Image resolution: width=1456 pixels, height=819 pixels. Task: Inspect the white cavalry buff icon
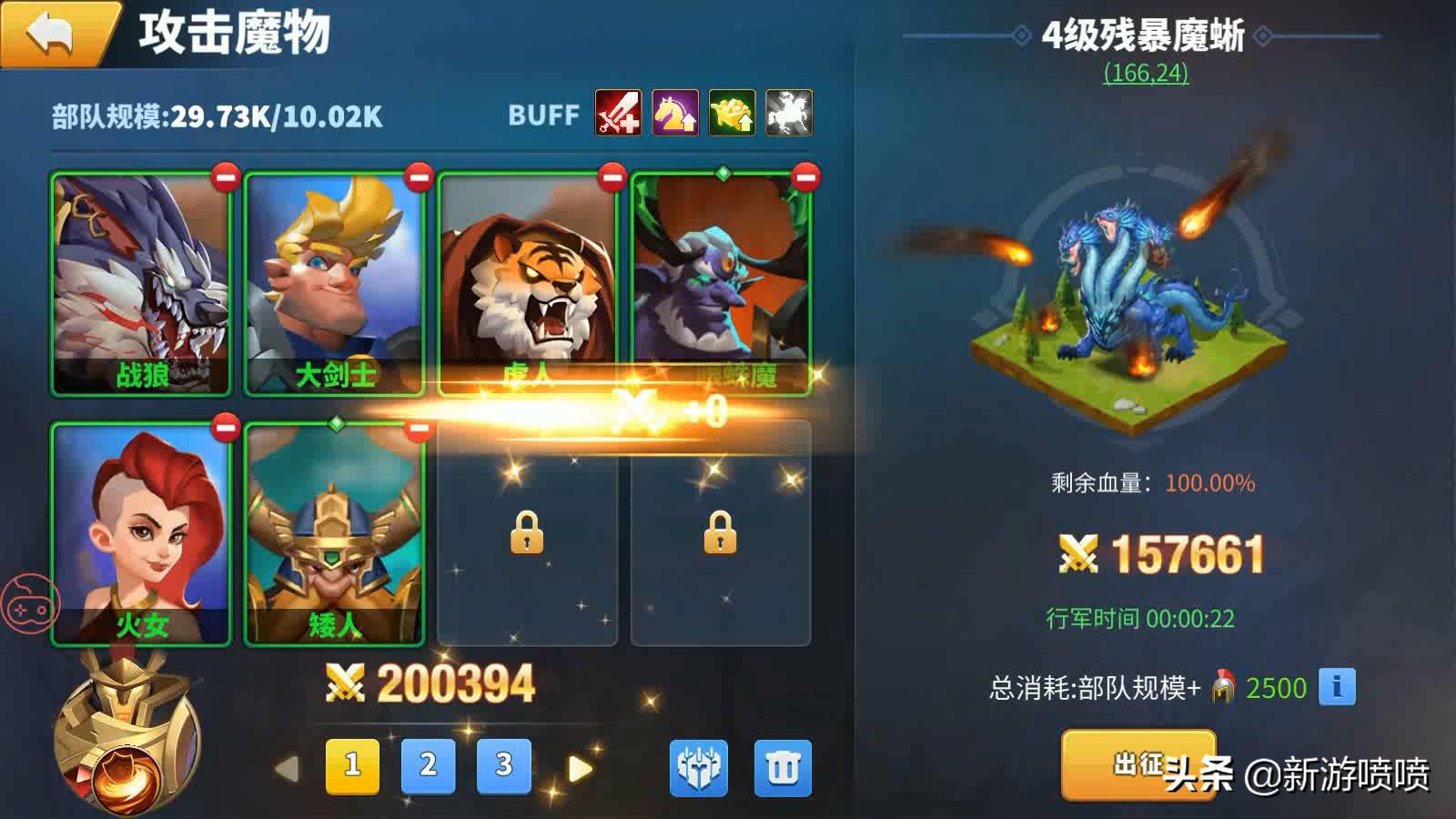(787, 114)
